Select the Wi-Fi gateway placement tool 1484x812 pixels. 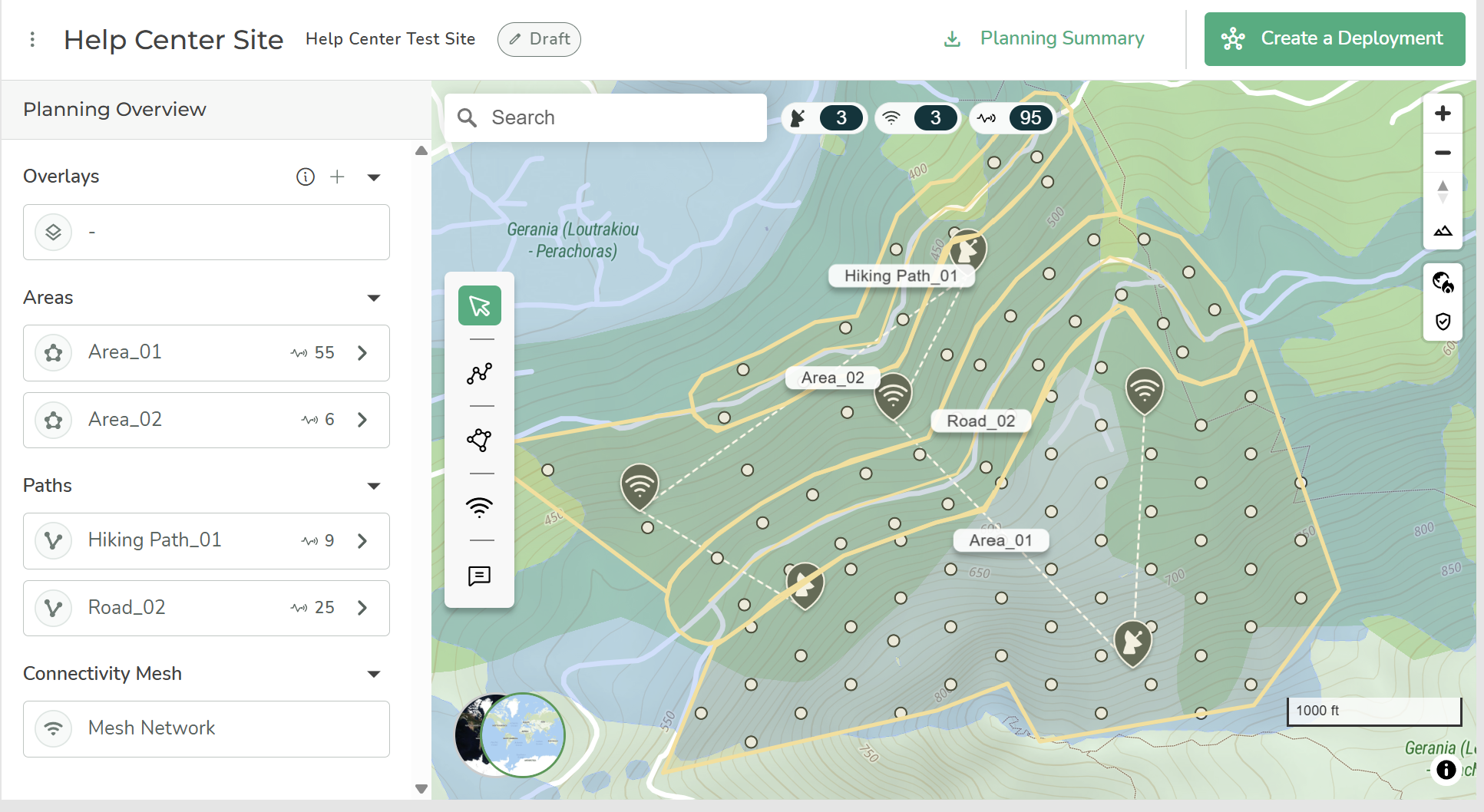tap(480, 507)
